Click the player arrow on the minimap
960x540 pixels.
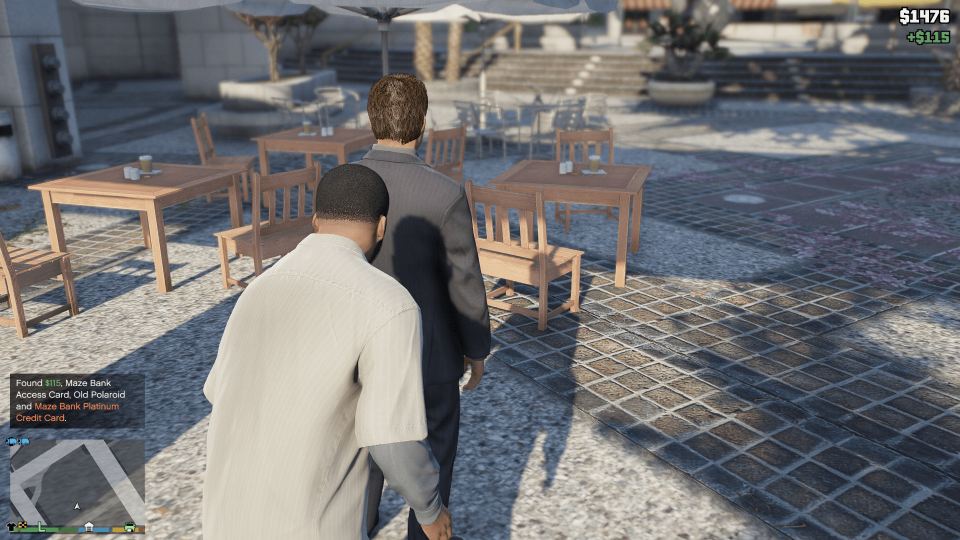[x=77, y=506]
